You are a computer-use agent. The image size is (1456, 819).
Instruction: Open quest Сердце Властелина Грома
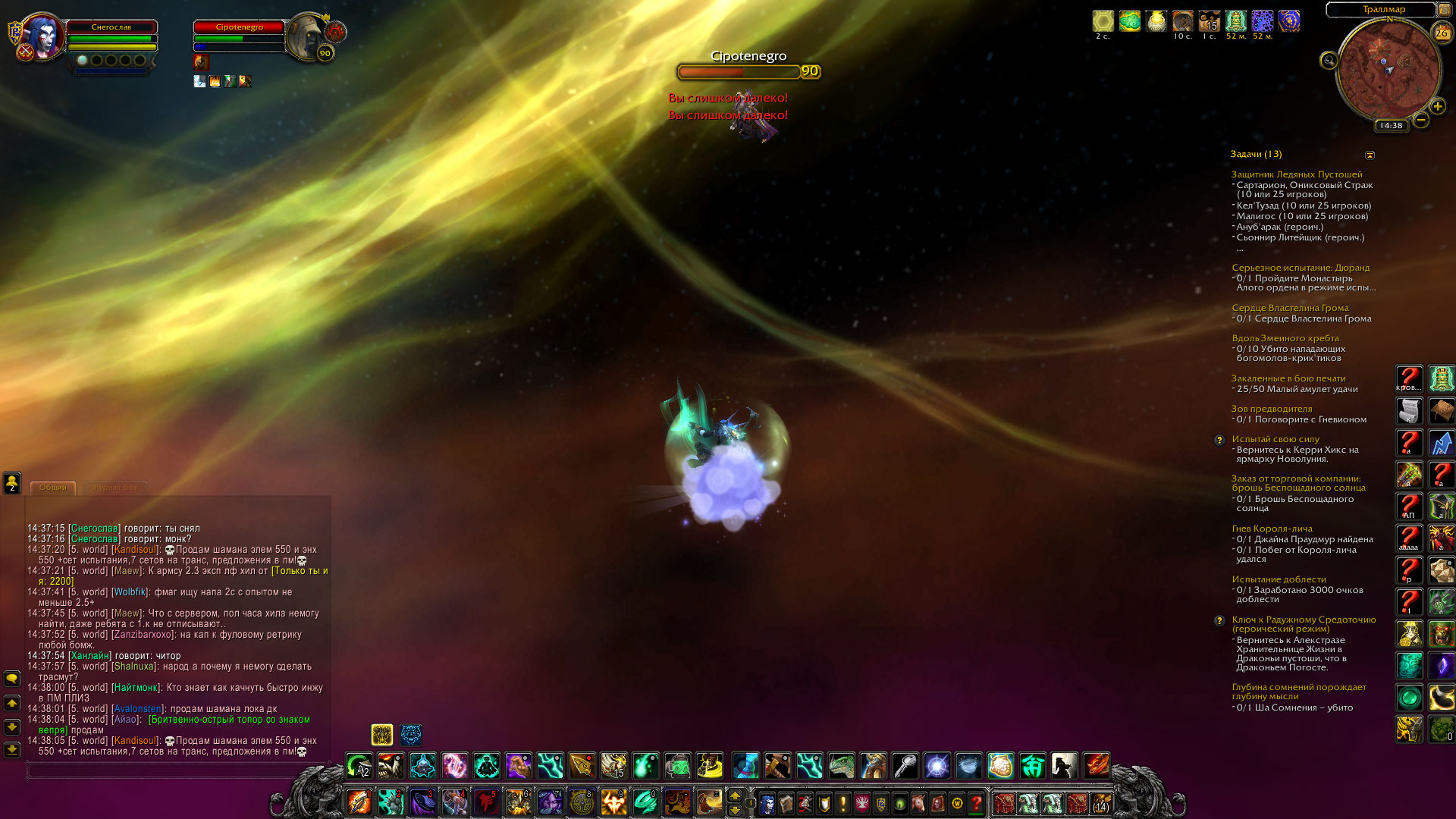(x=1290, y=308)
